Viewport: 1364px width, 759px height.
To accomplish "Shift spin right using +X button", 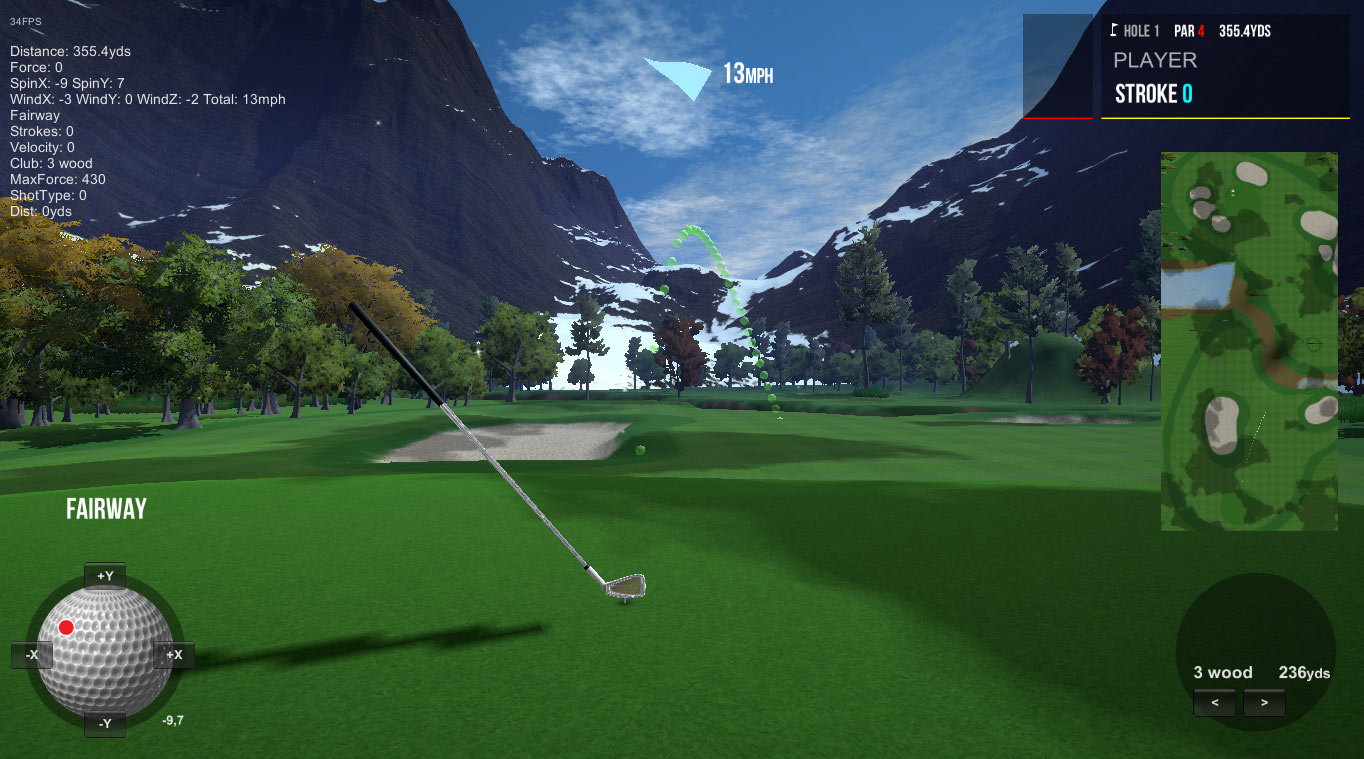I will click(174, 655).
